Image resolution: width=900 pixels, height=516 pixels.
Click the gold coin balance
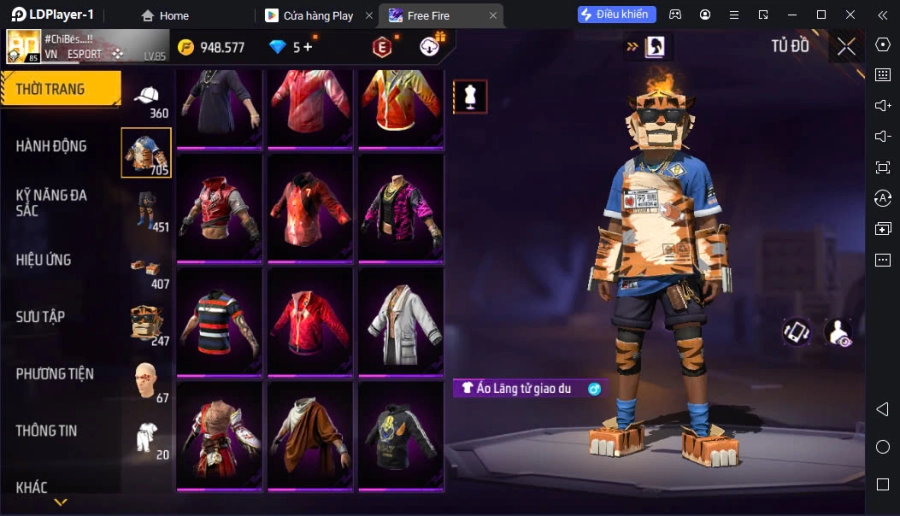211,47
